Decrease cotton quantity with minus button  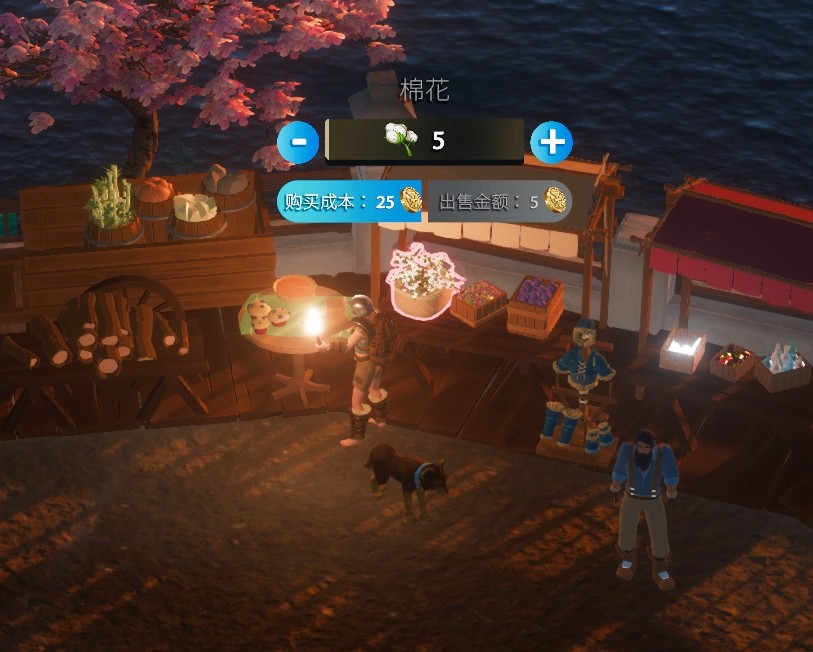pyautogui.click(x=298, y=142)
